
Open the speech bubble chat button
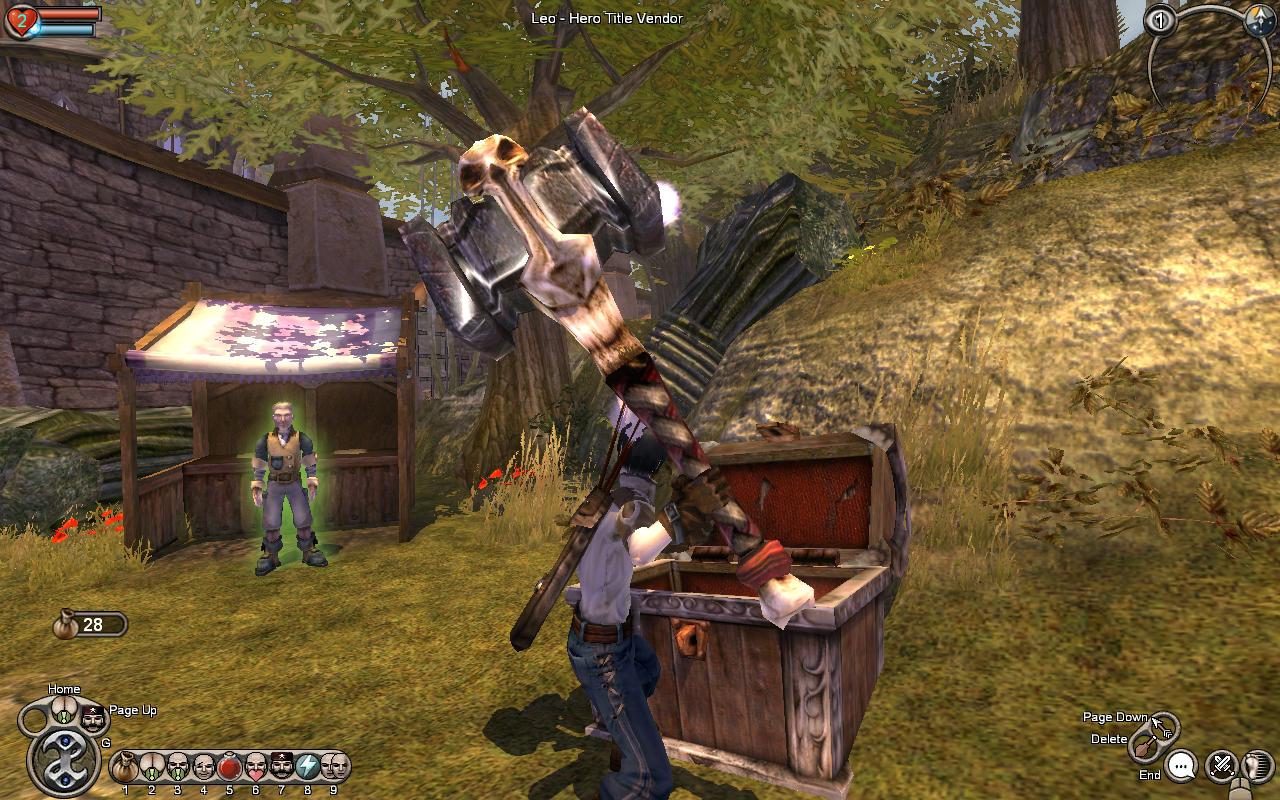[x=1181, y=766]
